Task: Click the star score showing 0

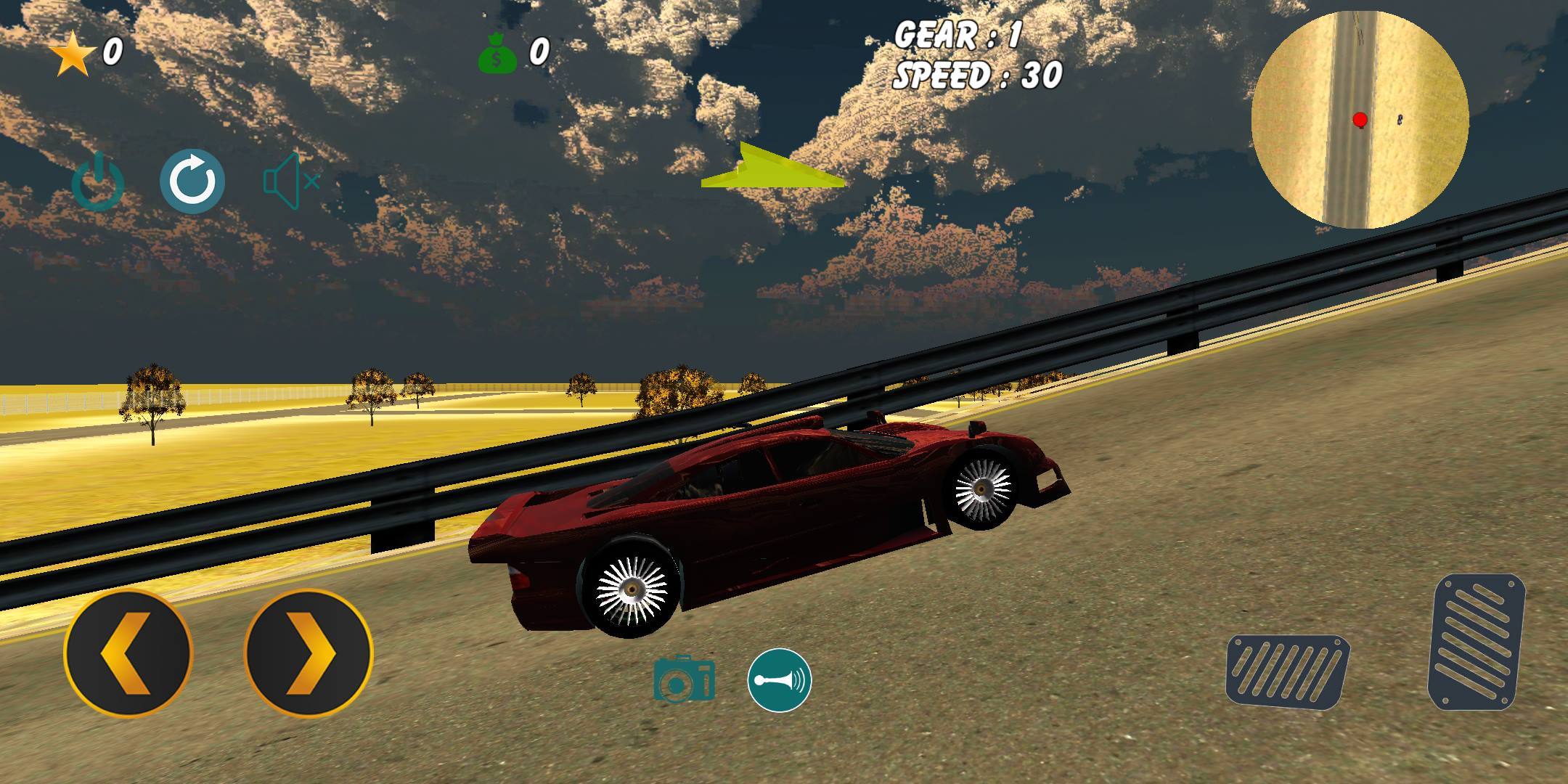Action: (113, 52)
